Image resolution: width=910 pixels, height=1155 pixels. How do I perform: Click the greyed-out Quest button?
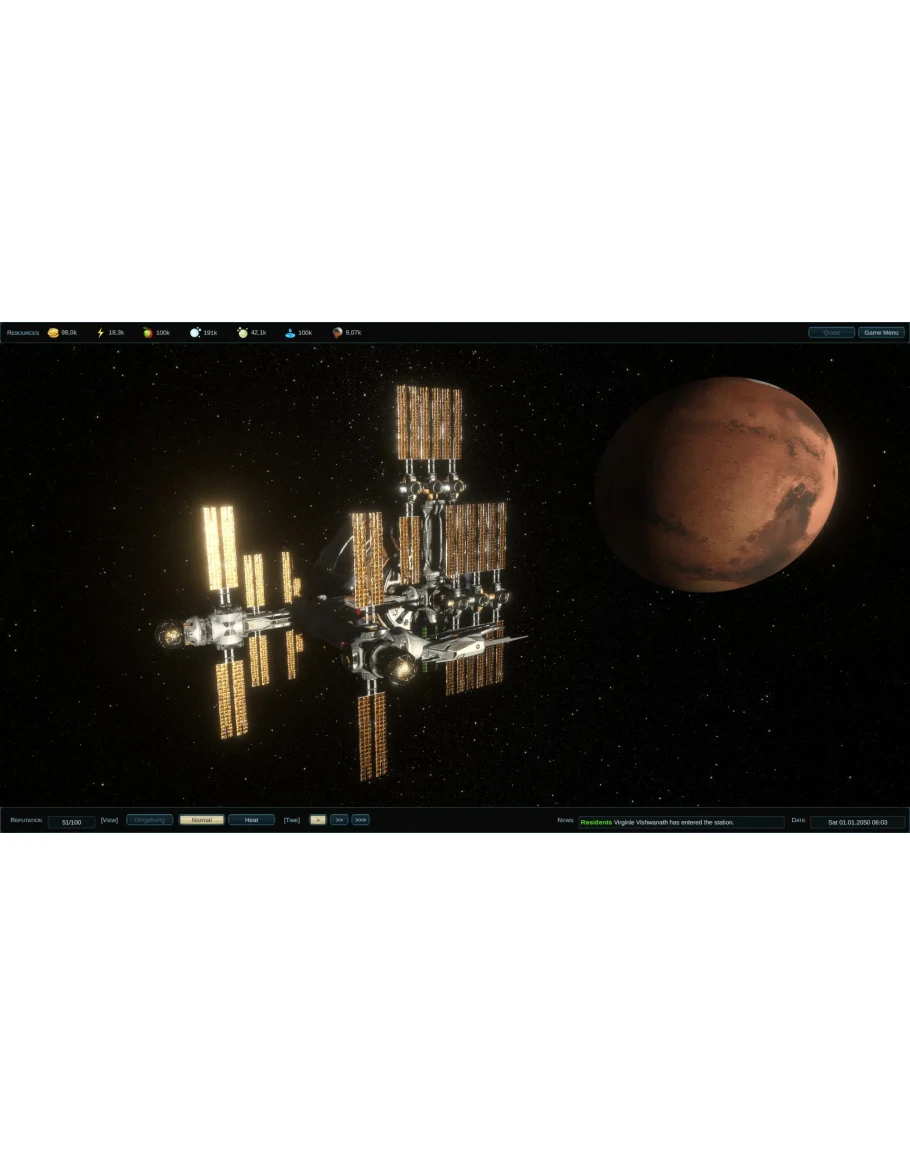coord(831,332)
